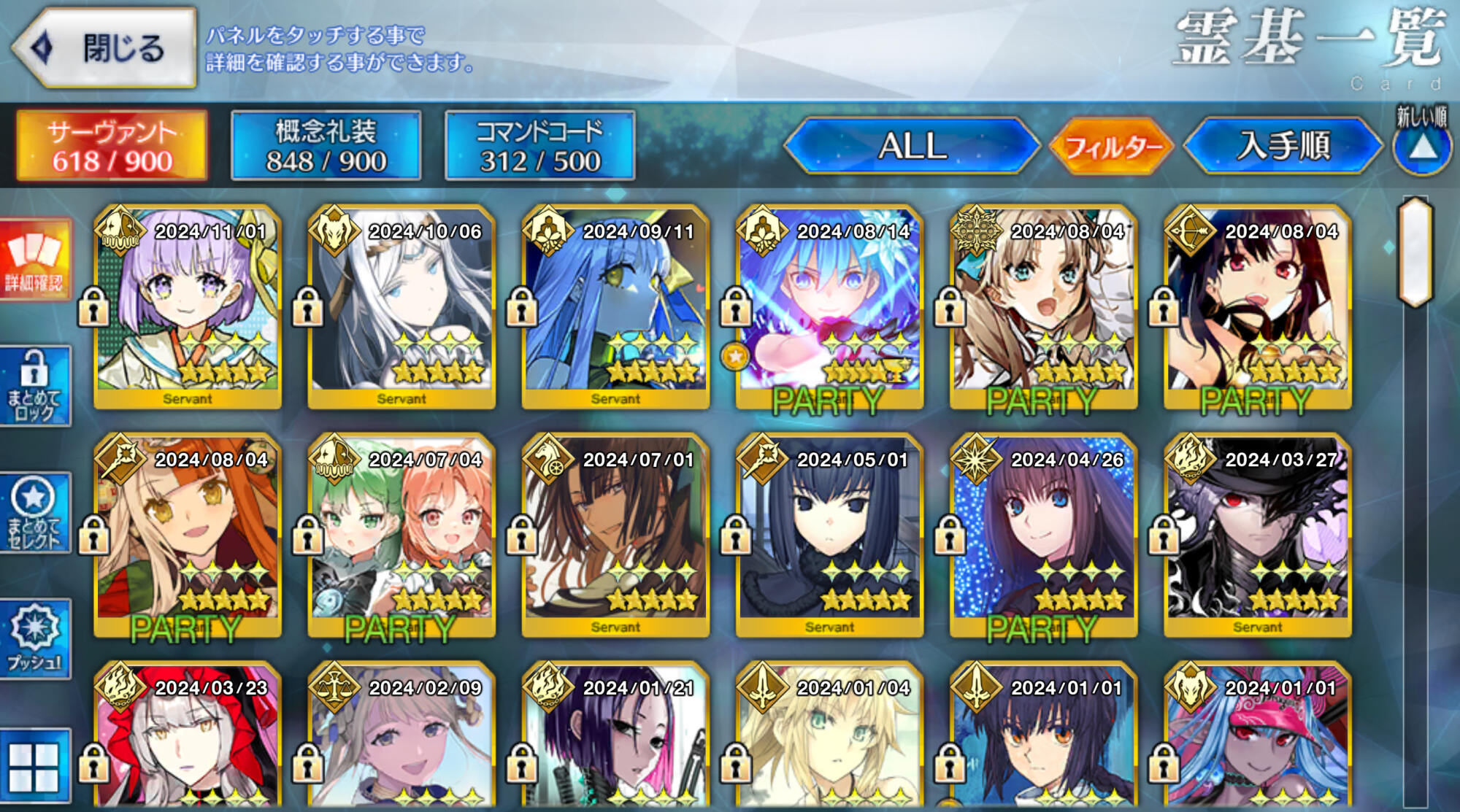Select the ALL class filter button
Image resolution: width=1460 pixels, height=812 pixels.
pos(912,146)
